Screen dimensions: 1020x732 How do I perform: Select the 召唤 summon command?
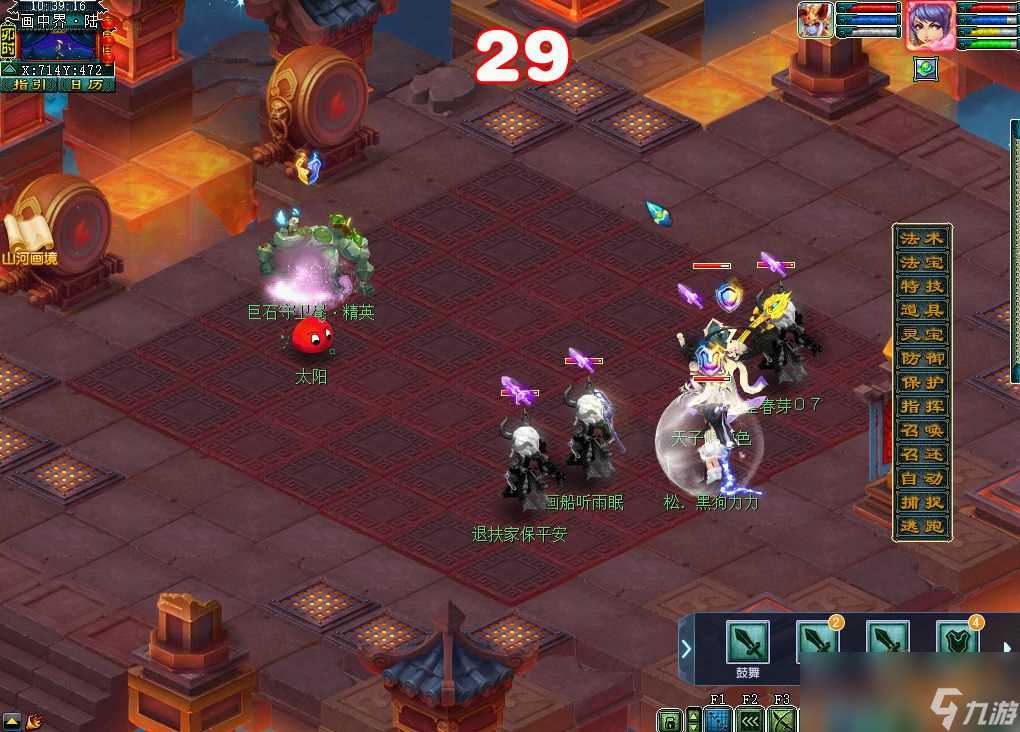pyautogui.click(x=921, y=431)
